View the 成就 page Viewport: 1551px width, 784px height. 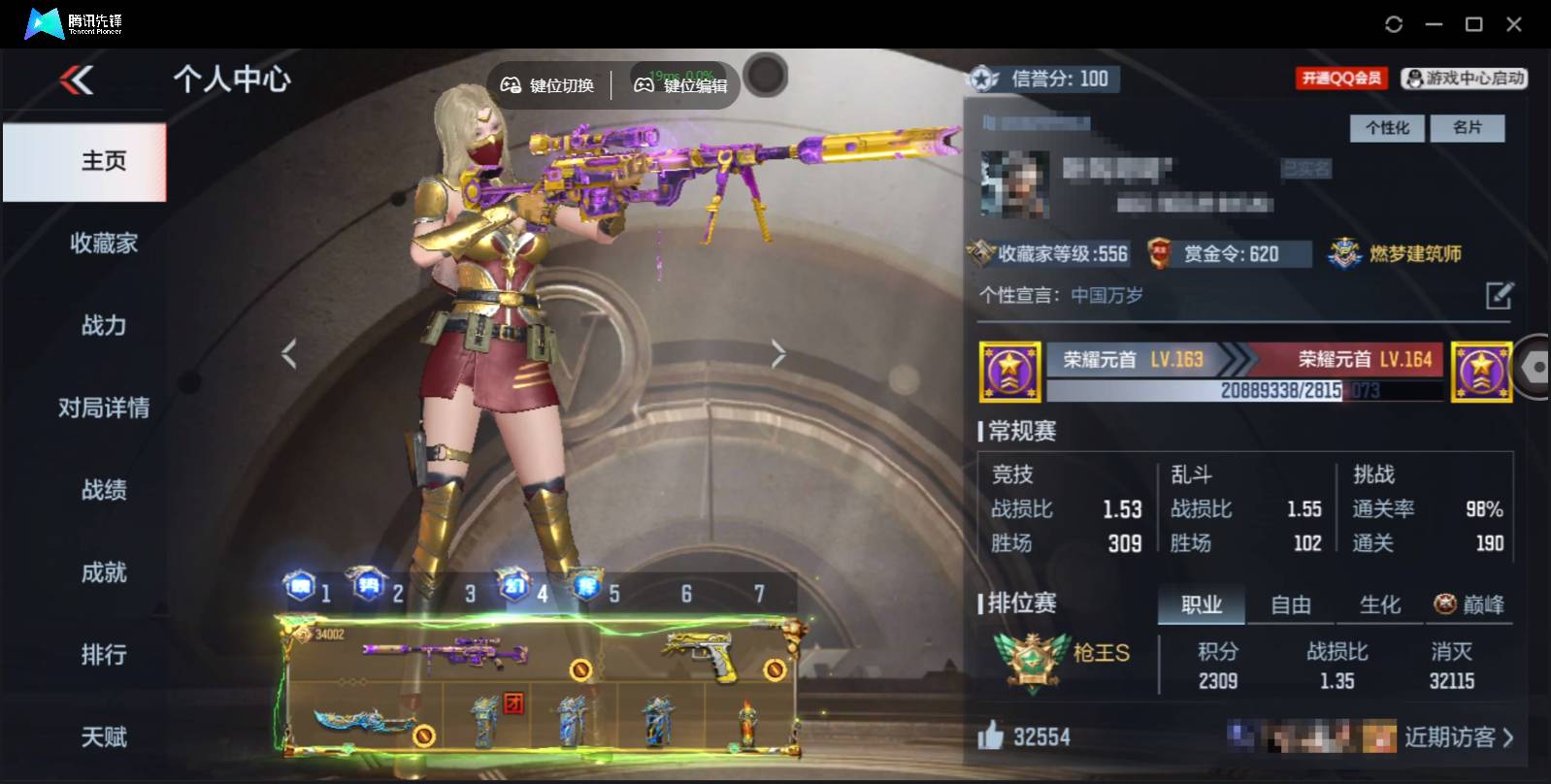pyautogui.click(x=103, y=573)
